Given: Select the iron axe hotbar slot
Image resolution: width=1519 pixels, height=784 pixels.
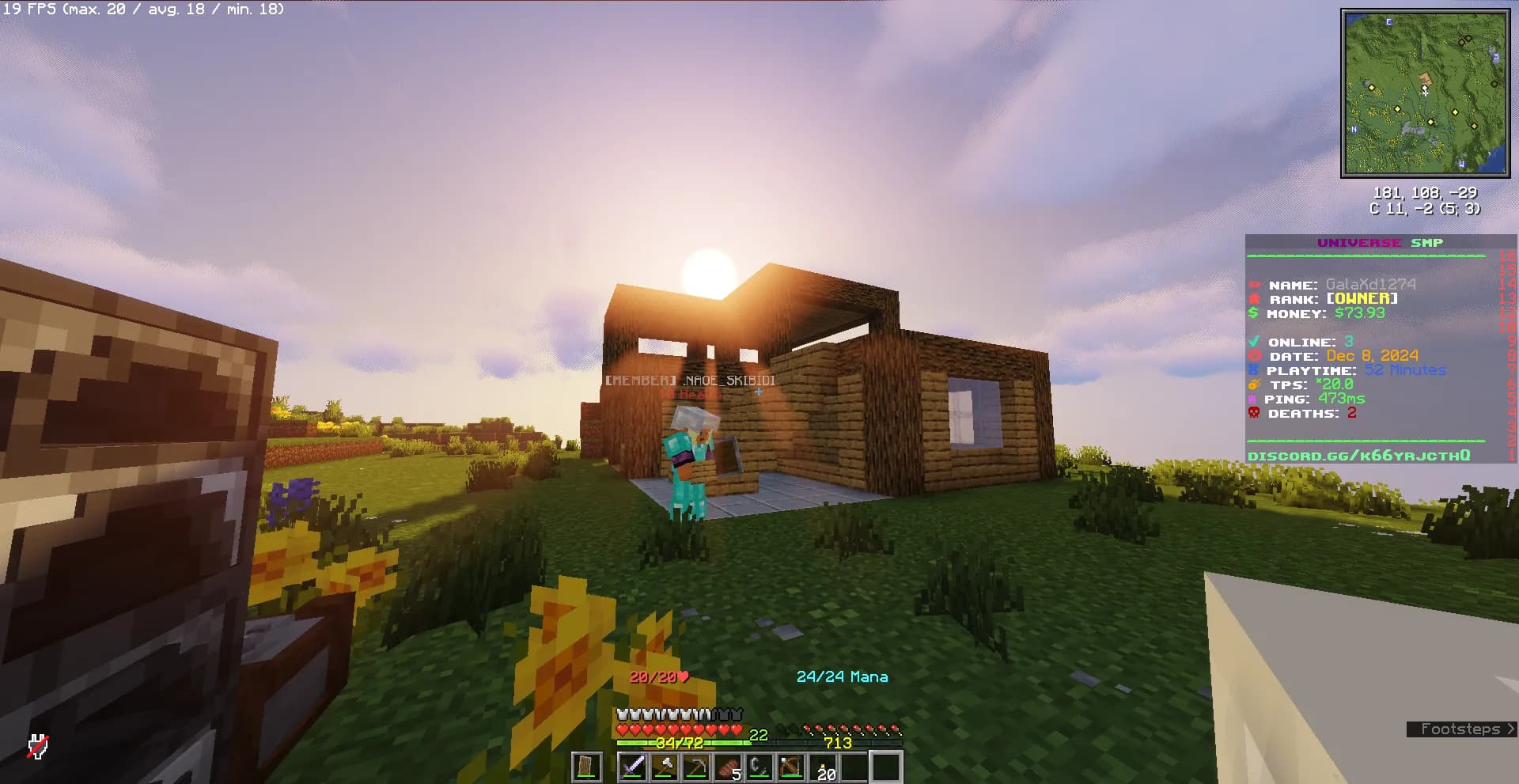Looking at the screenshot, I should (665, 765).
